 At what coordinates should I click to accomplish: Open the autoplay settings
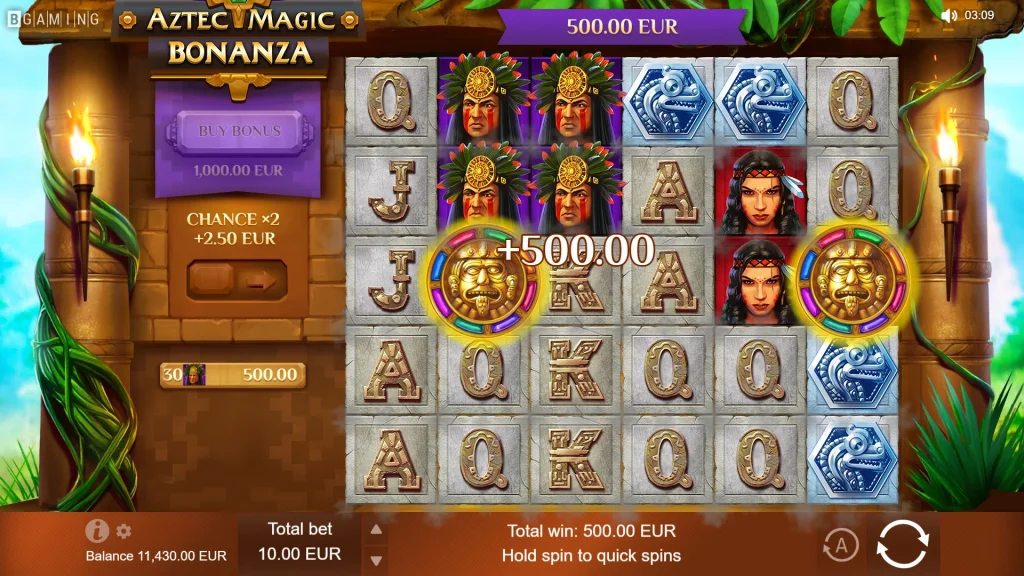click(841, 545)
